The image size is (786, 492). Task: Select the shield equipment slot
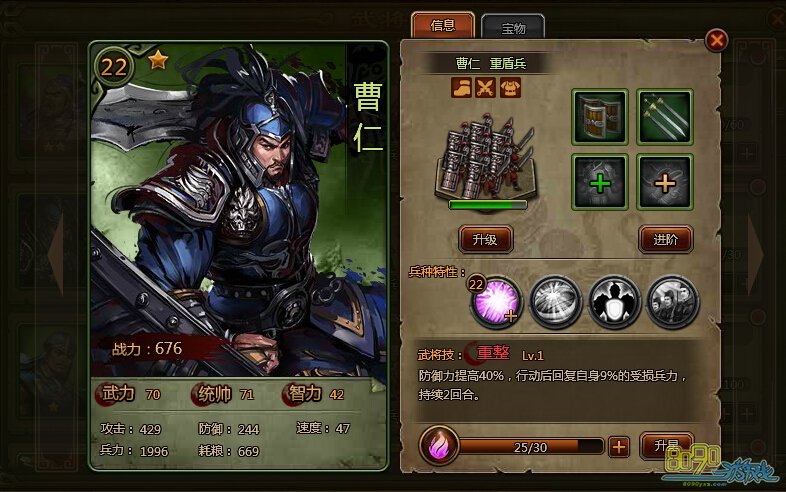click(599, 117)
